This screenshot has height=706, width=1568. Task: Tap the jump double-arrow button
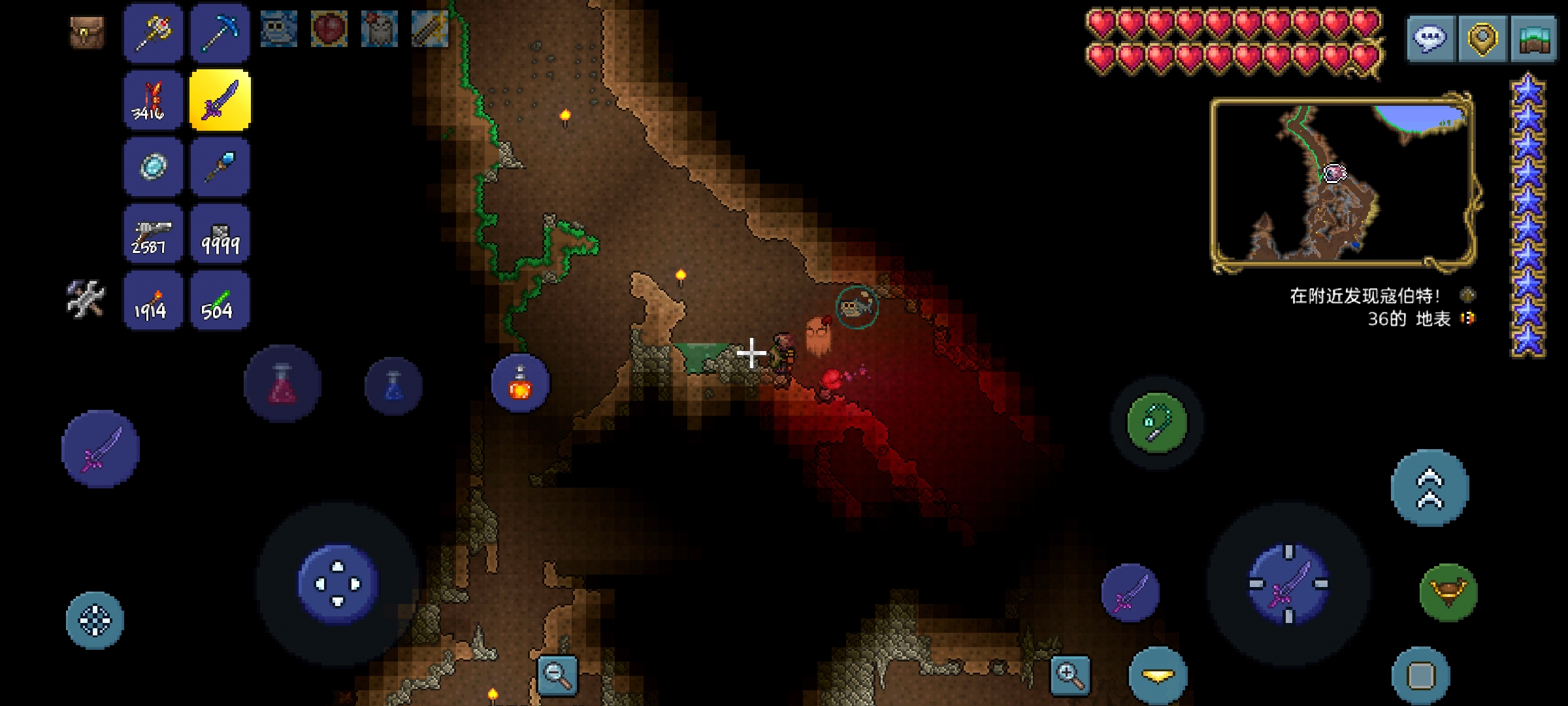click(x=1429, y=488)
